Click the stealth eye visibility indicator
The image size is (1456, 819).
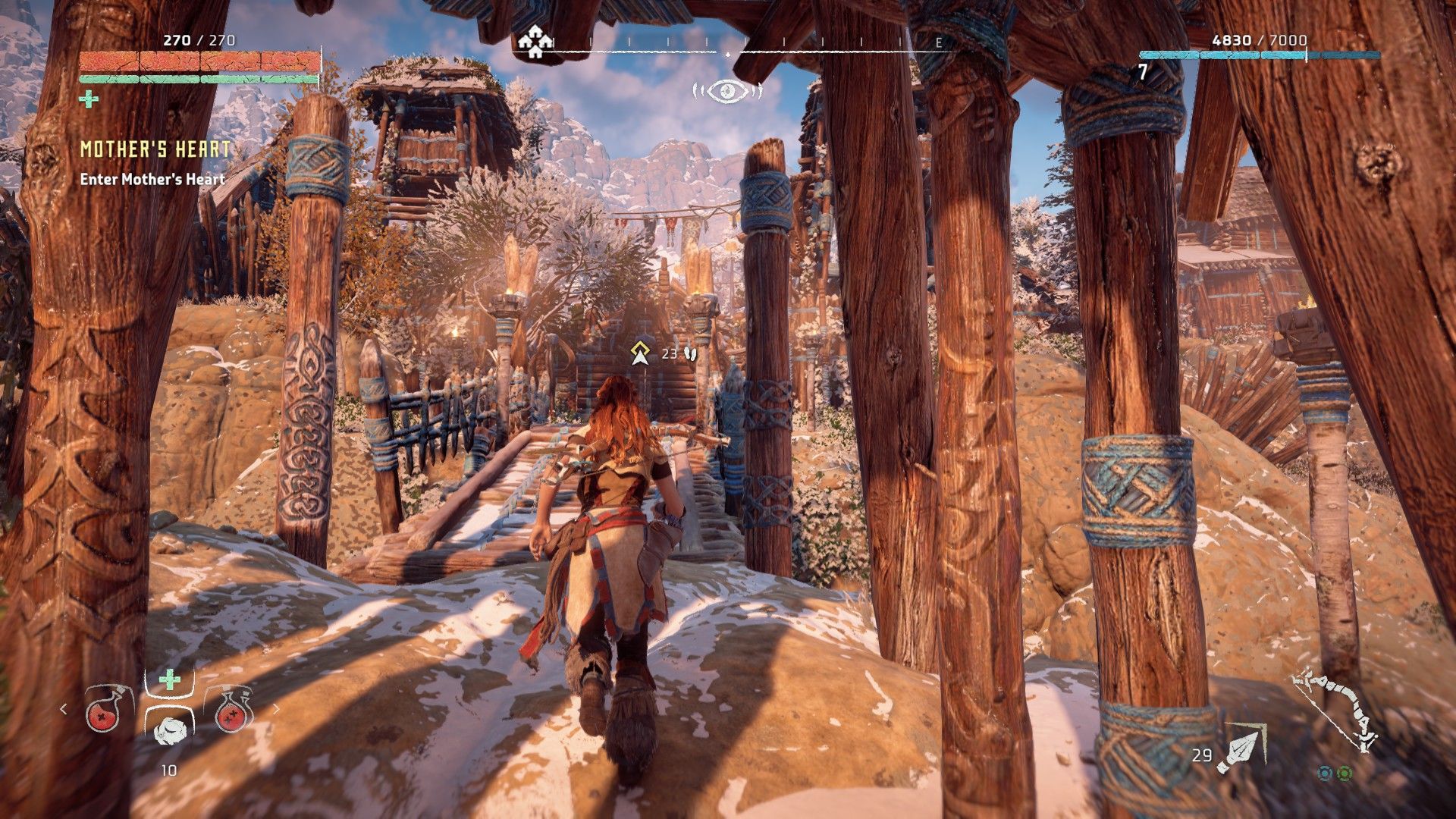pyautogui.click(x=726, y=92)
